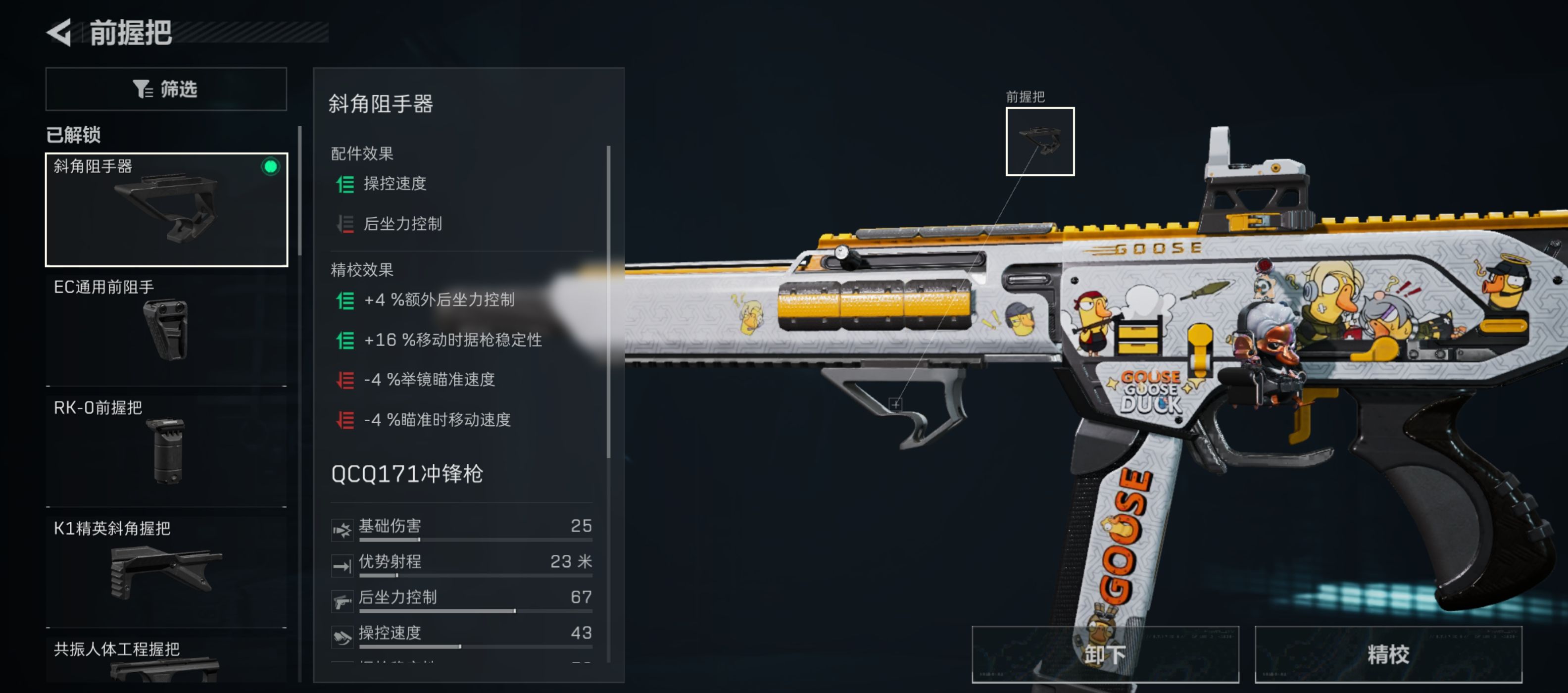The height and width of the screenshot is (693, 1568).
Task: Click the 卸下 unequip button
Action: point(1104,654)
